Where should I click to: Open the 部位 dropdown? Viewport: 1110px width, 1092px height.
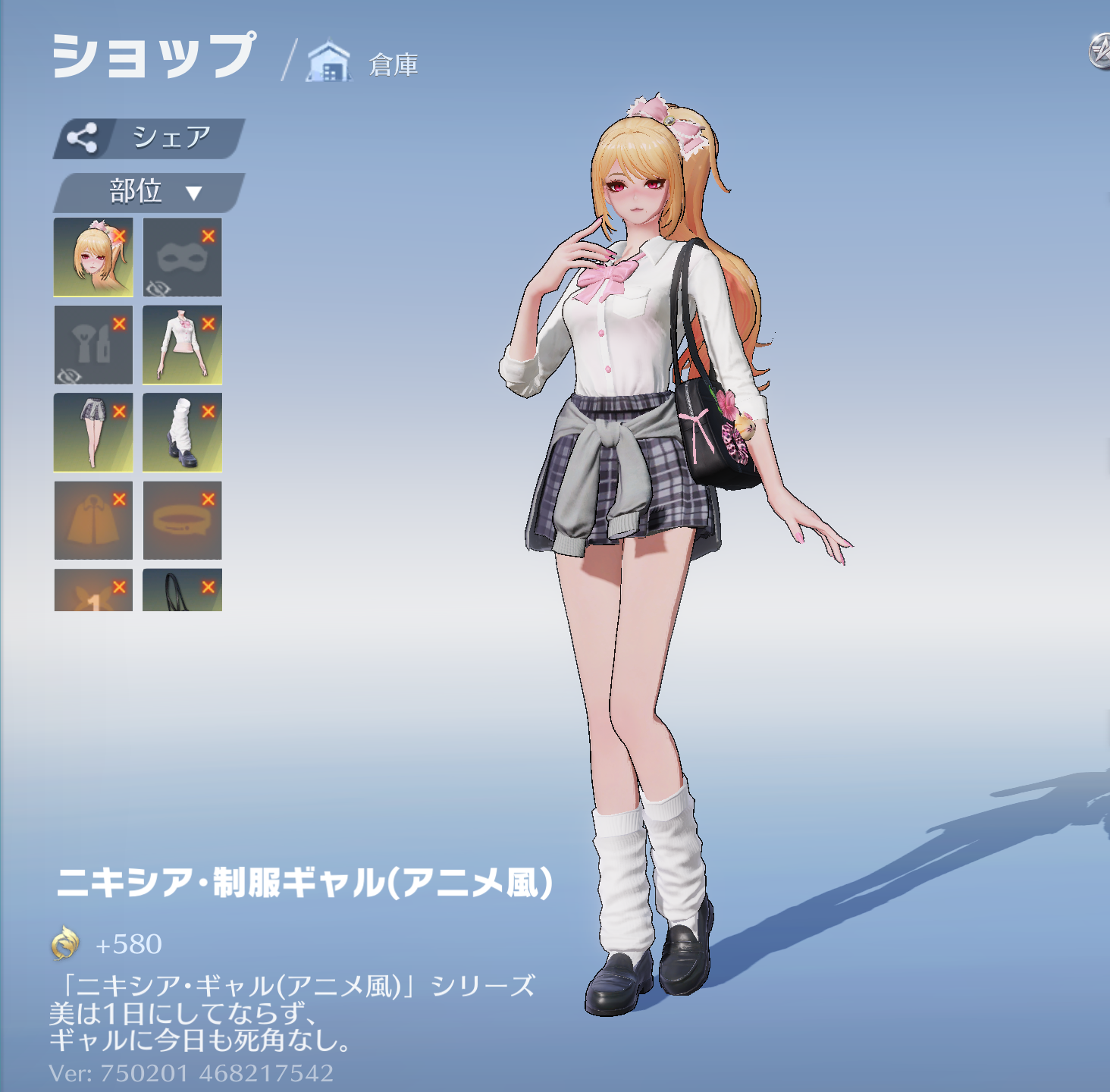149,192
